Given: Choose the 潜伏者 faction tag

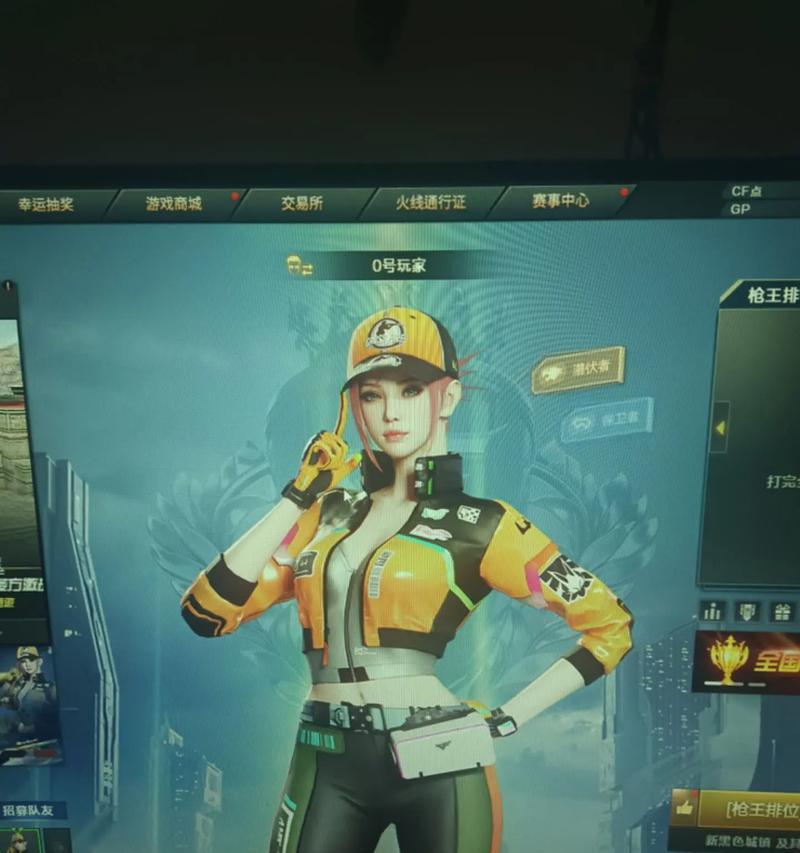Looking at the screenshot, I should point(578,370).
